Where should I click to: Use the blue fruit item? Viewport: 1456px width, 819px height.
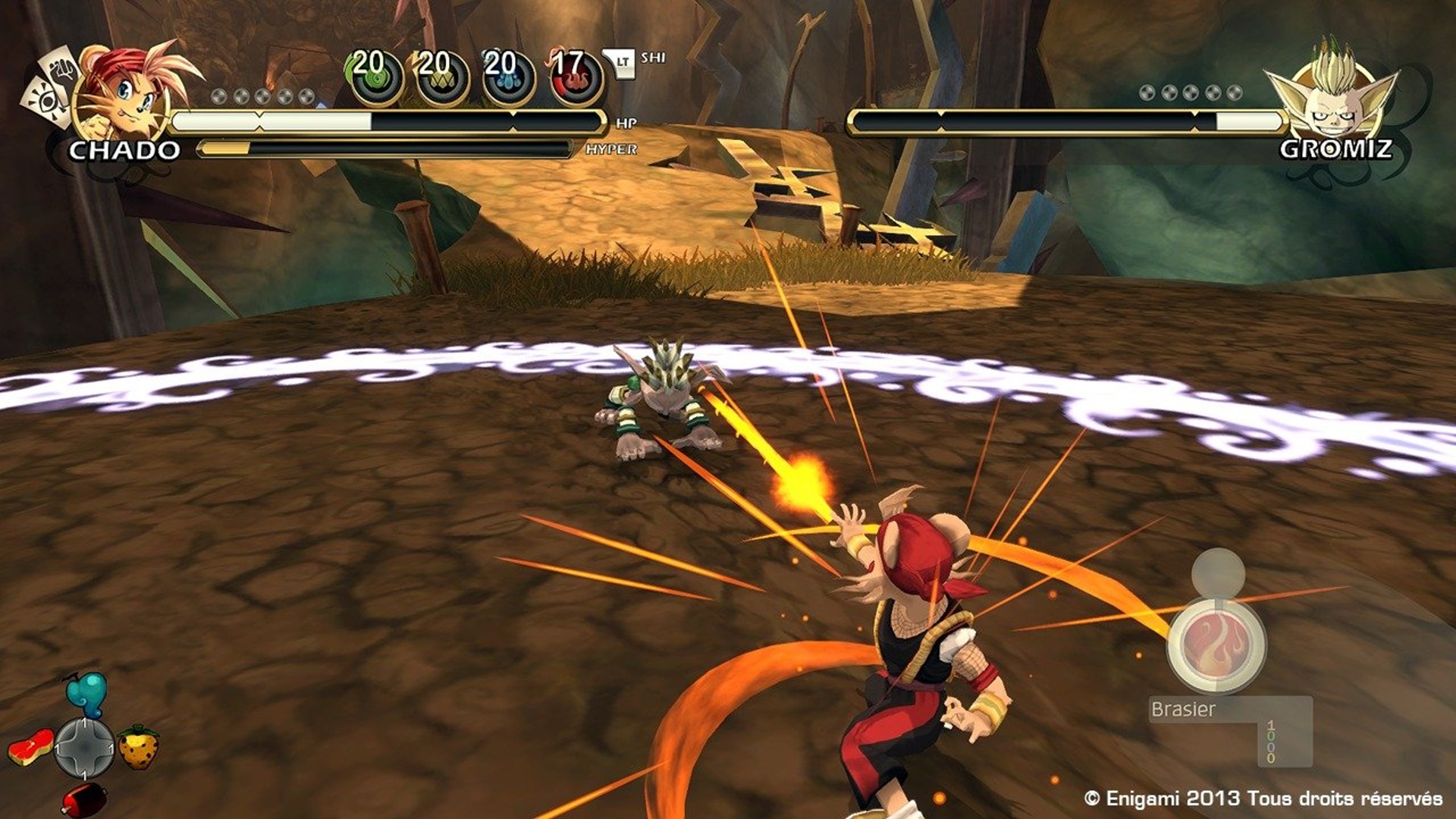tap(86, 693)
